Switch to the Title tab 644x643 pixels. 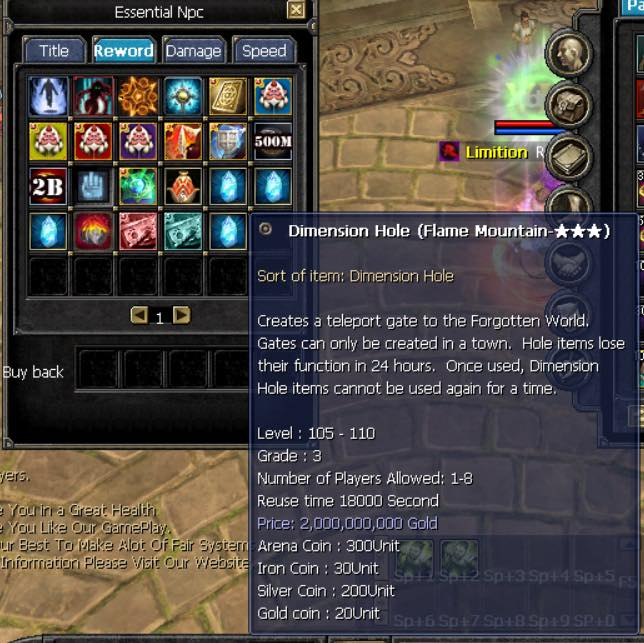(54, 51)
